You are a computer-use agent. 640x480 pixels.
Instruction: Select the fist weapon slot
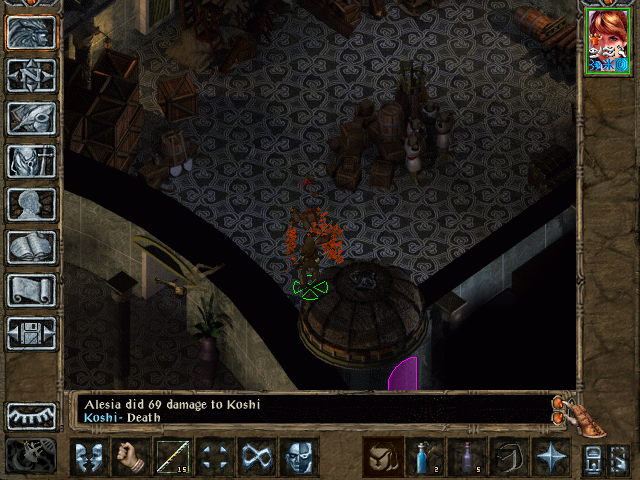click(x=131, y=457)
